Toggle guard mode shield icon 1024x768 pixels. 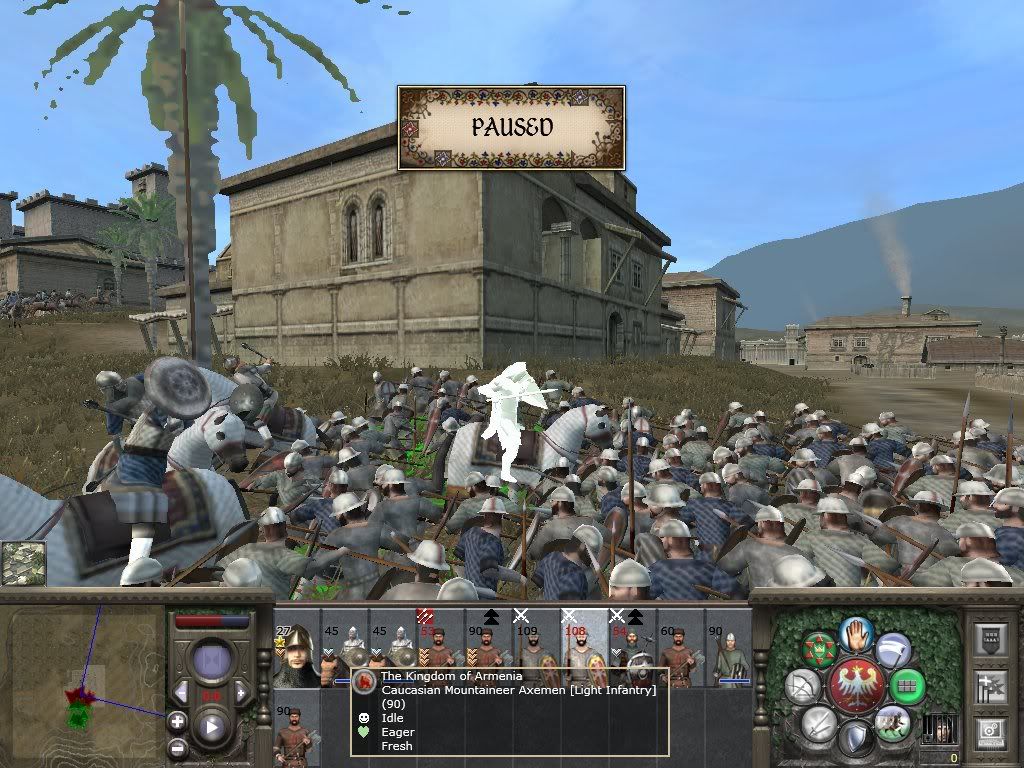click(856, 739)
